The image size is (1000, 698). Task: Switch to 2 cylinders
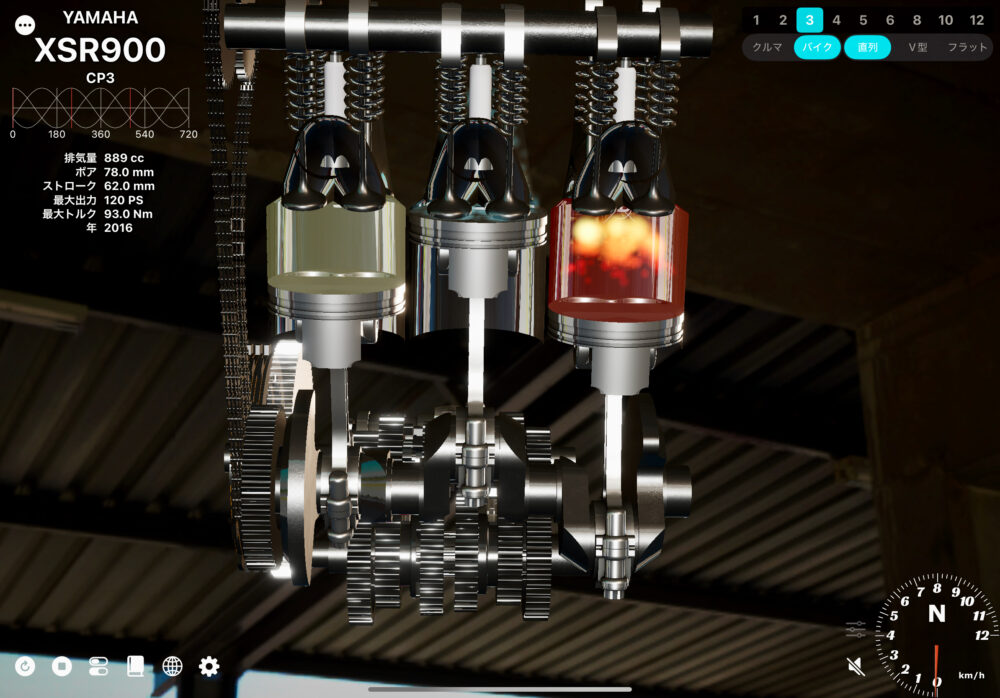[x=783, y=20]
